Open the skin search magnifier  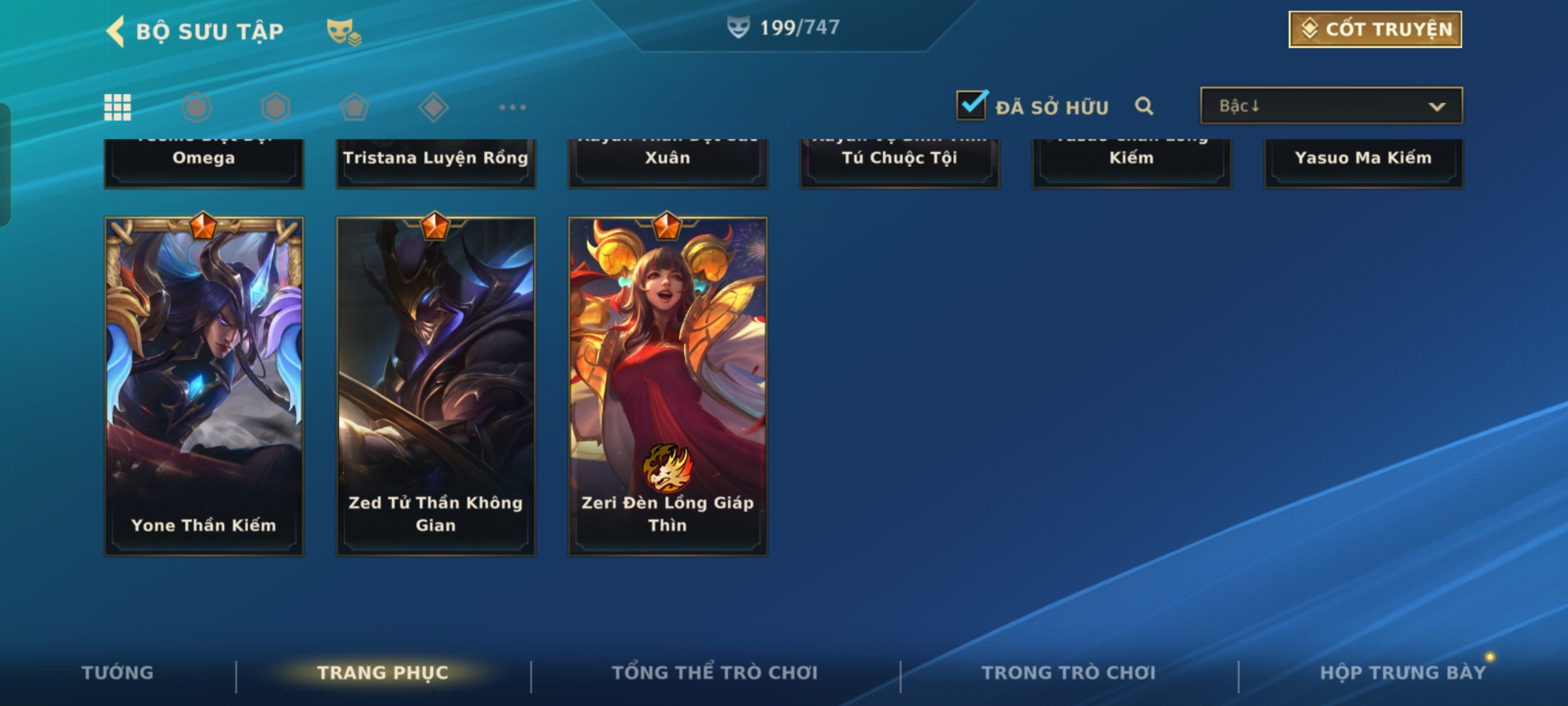click(1144, 106)
